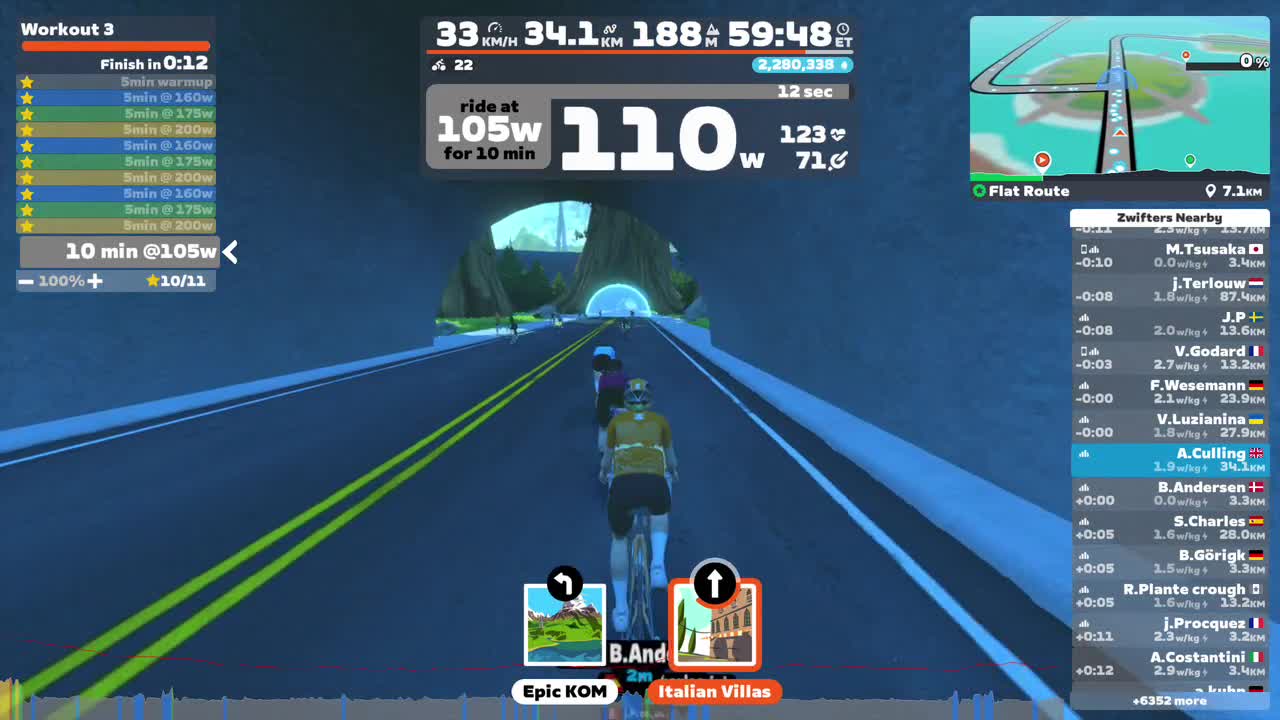Click the drops counter showing 2,280,338

(800, 64)
